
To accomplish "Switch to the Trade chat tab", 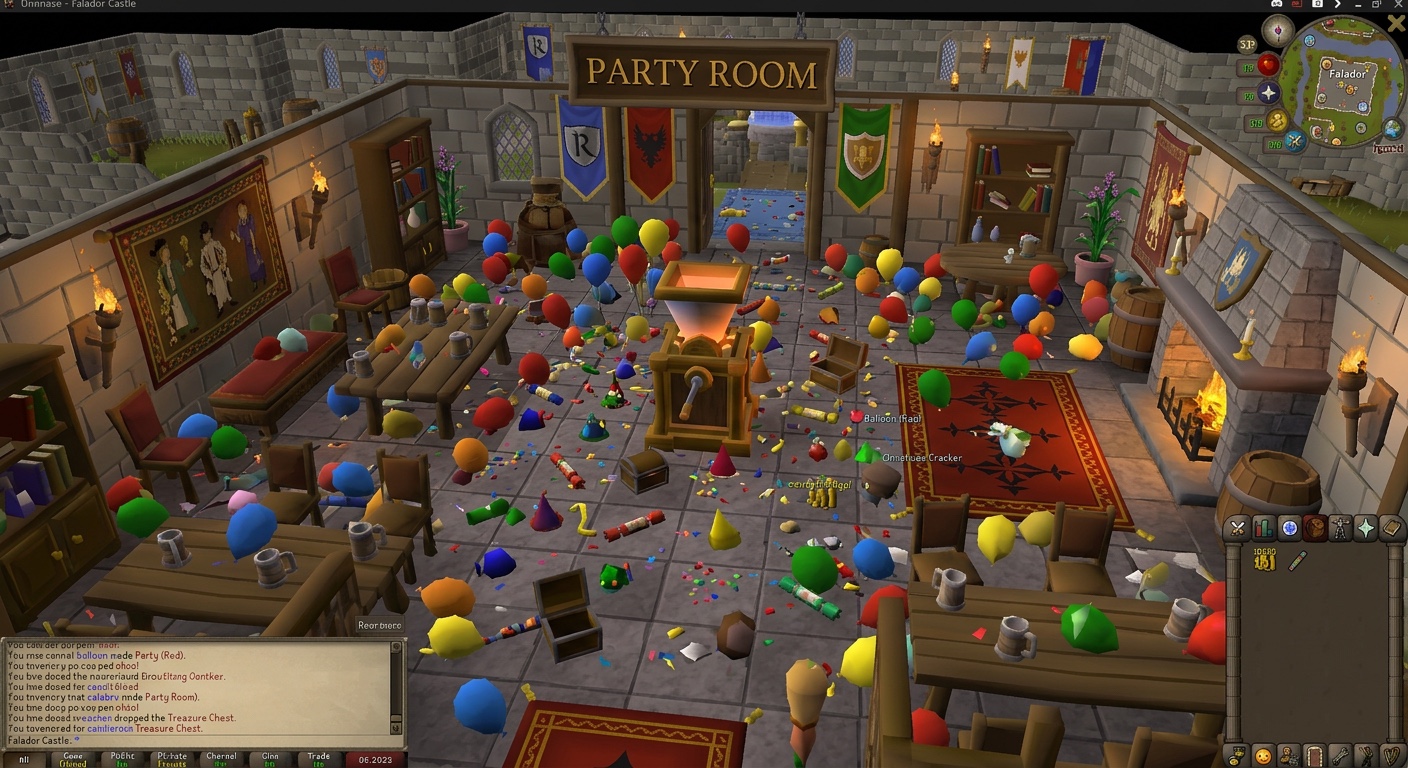I will pos(319,757).
